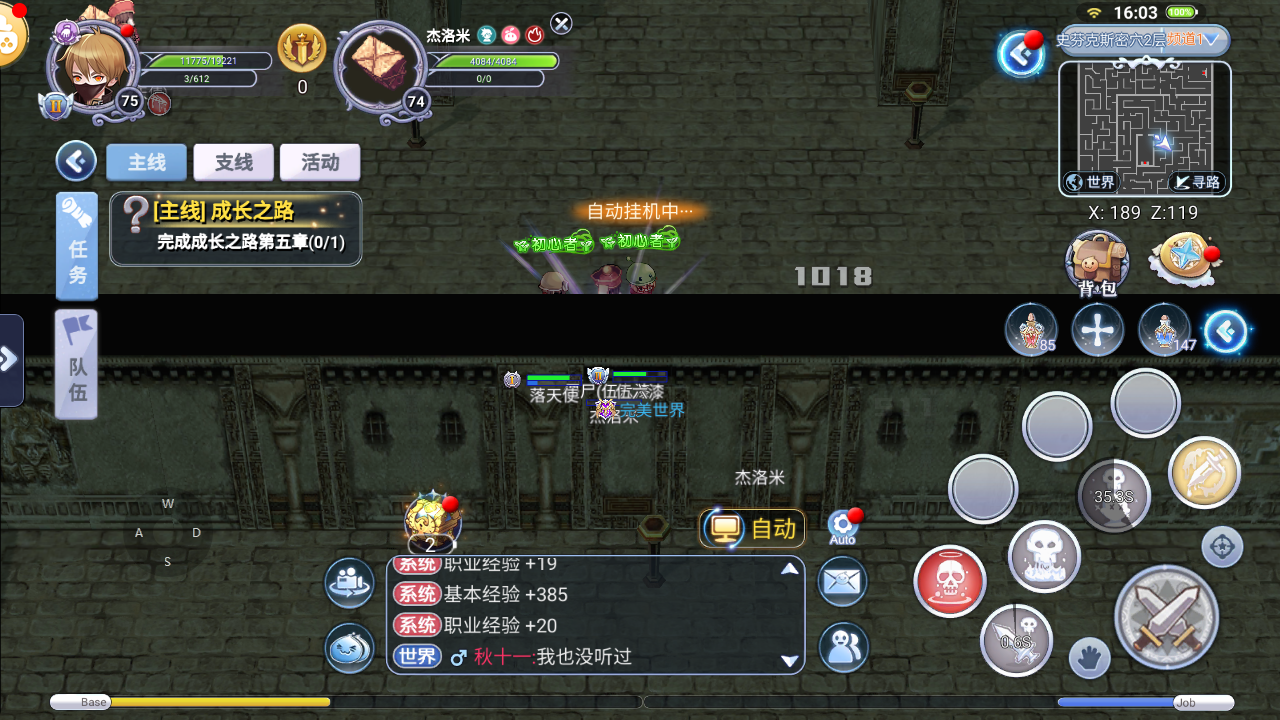Open the mail envelope icon
Viewport: 1280px width, 720px height.
[x=842, y=581]
